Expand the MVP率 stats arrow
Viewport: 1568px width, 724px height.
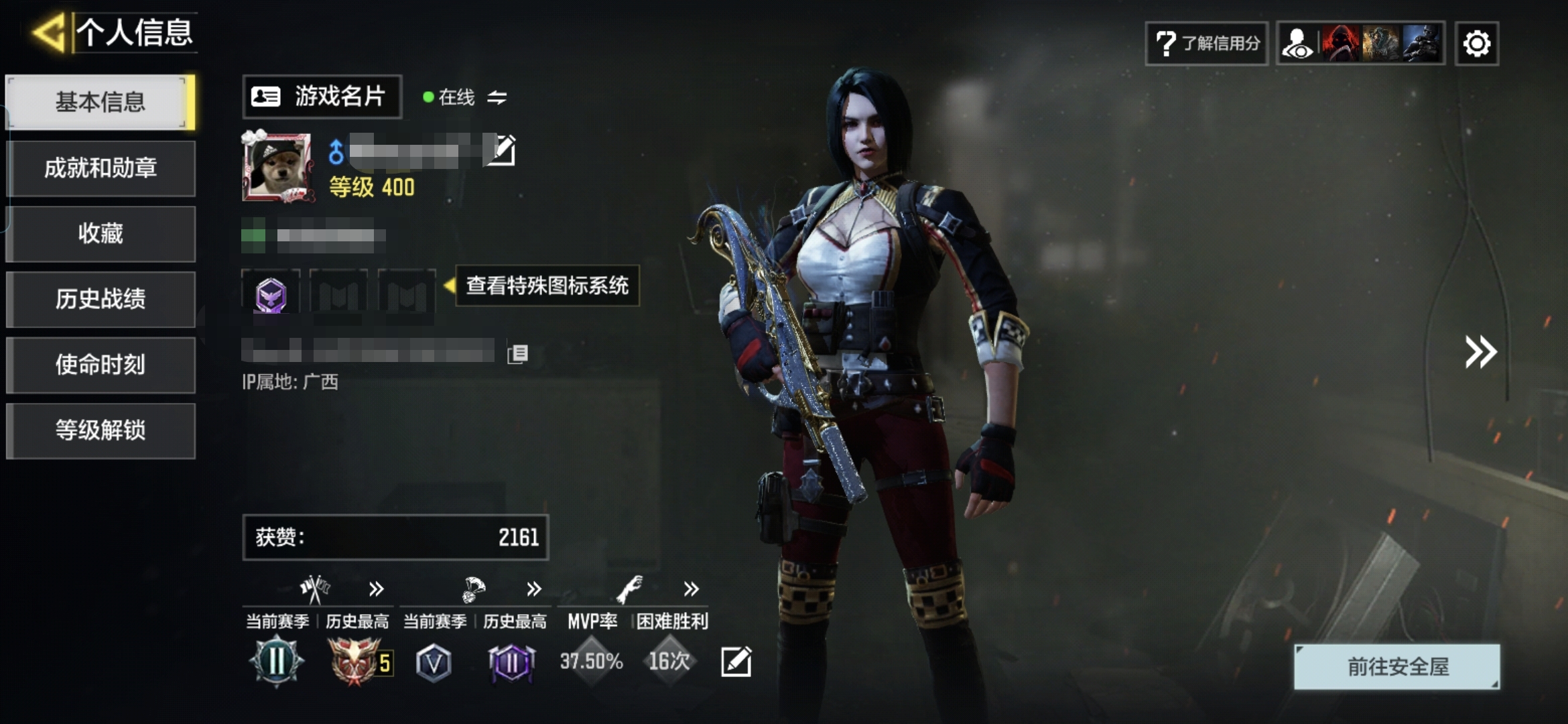691,589
